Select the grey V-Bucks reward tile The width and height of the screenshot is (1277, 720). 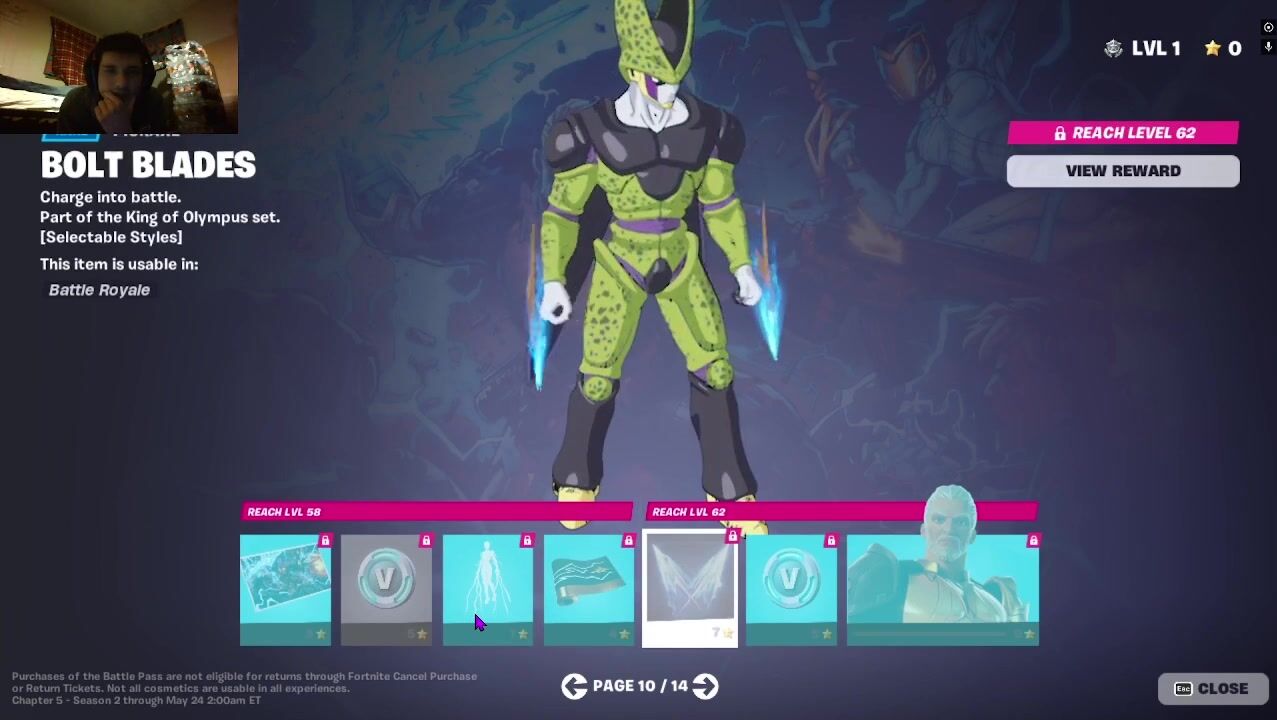point(386,589)
